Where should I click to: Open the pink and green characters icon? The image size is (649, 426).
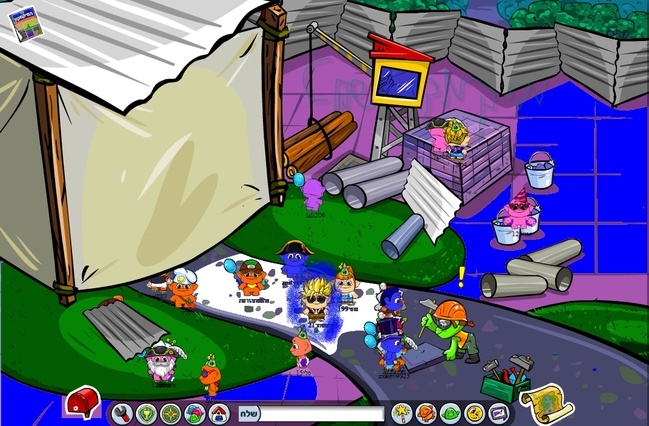tap(196, 412)
